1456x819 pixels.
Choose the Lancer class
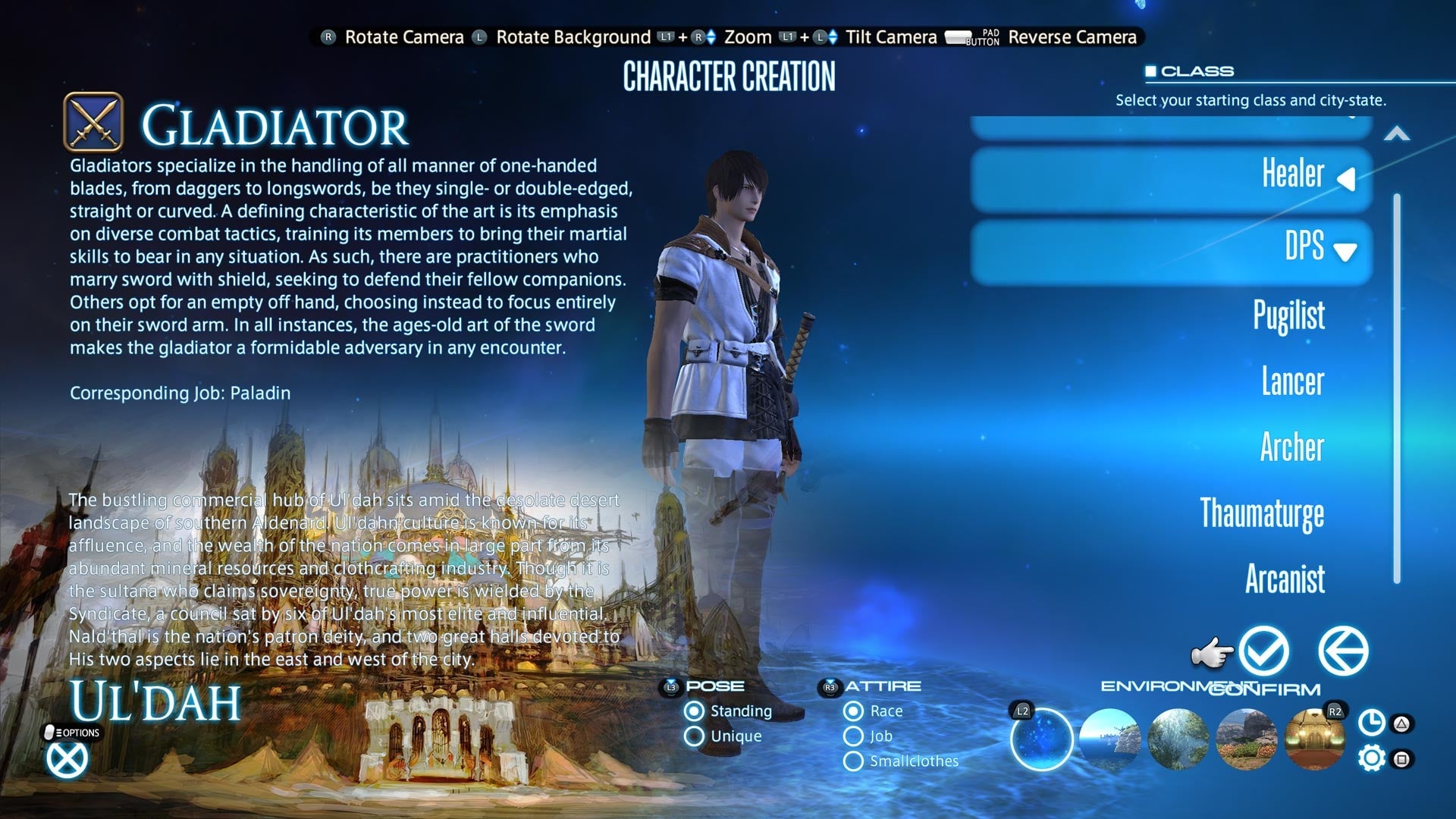point(1291,383)
